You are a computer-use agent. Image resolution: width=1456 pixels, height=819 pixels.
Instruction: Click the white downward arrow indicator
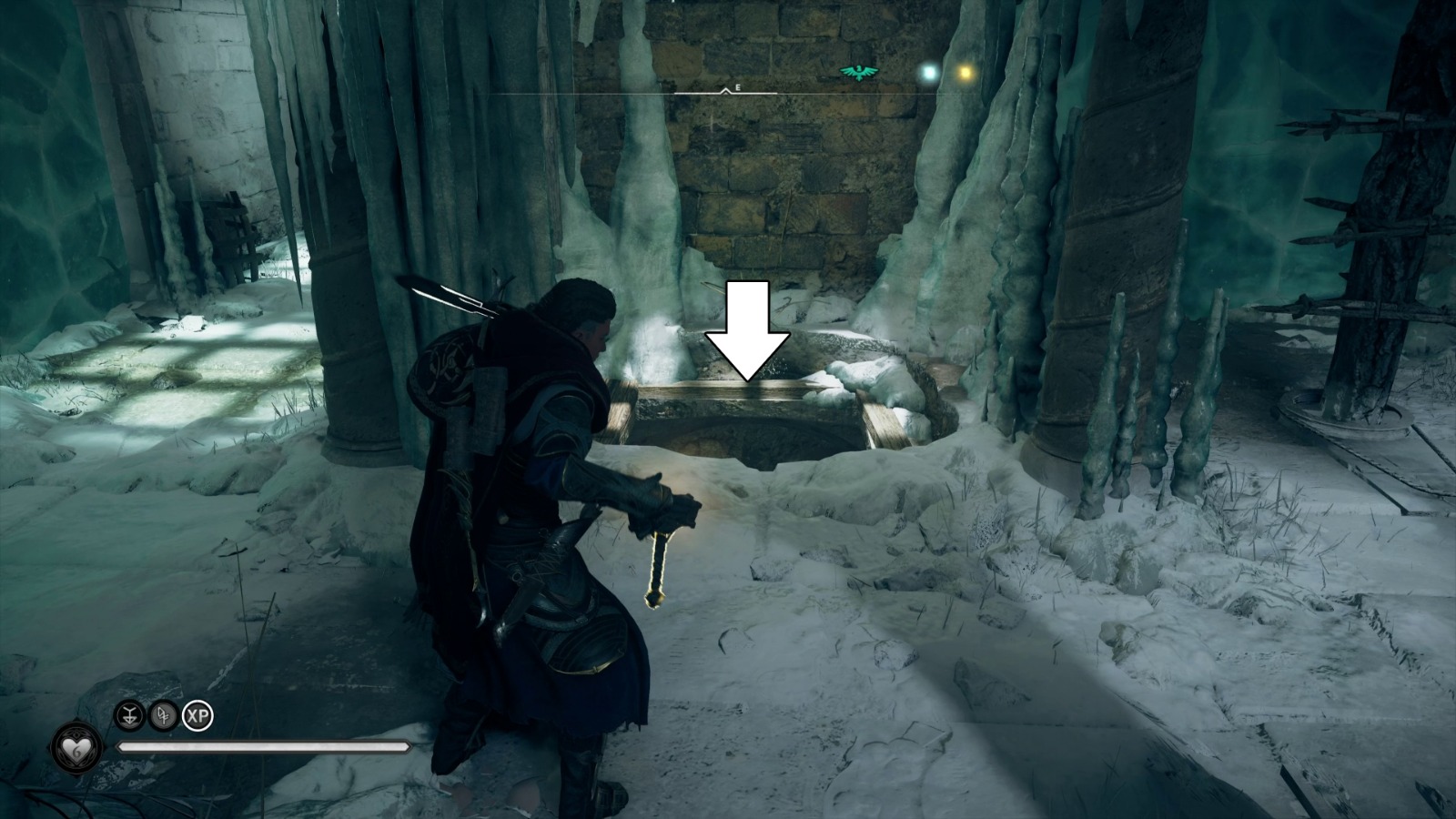pyautogui.click(x=749, y=332)
